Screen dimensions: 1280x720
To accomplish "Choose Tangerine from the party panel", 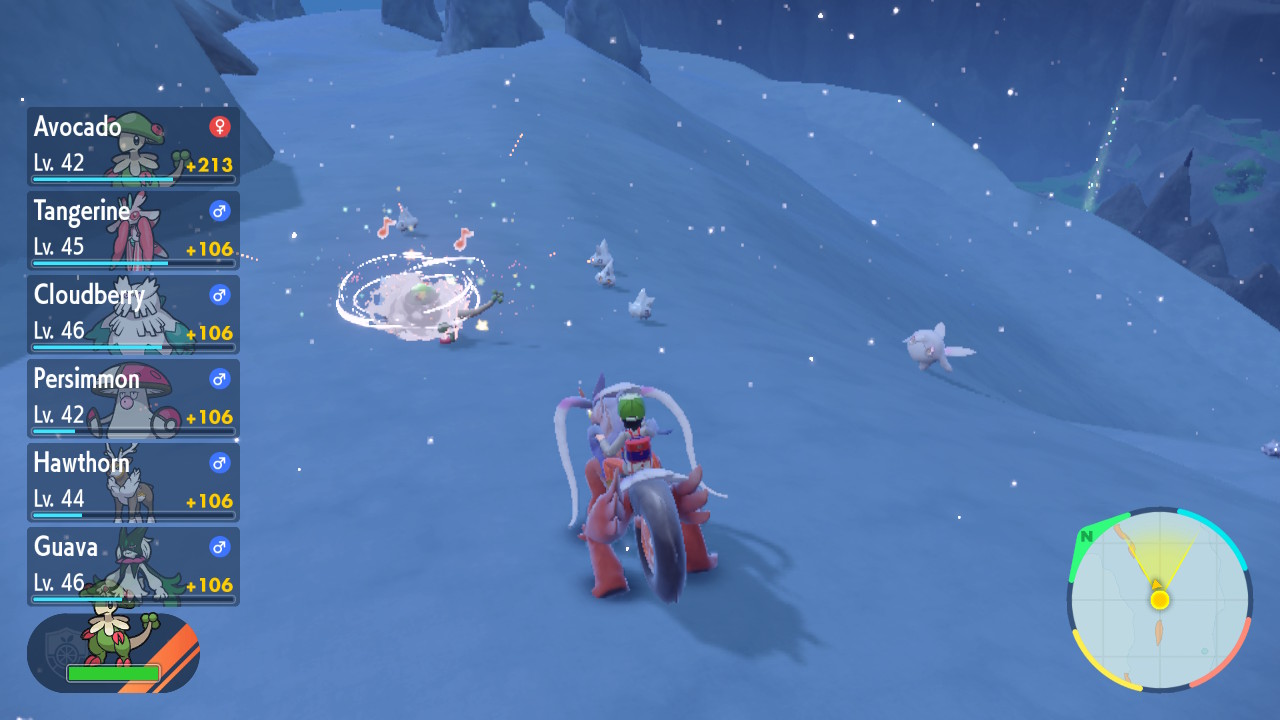I will pyautogui.click(x=133, y=230).
